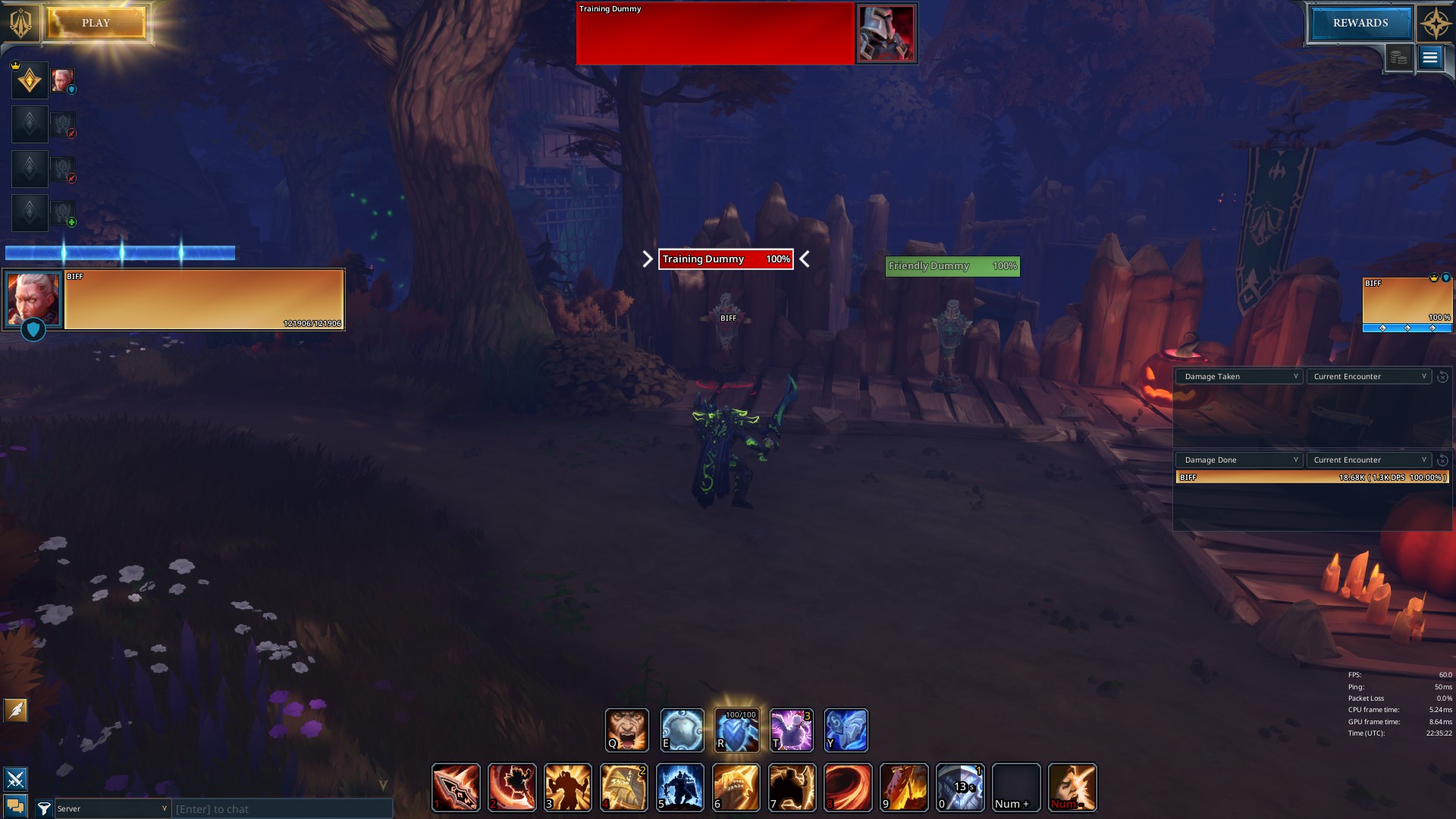Select the Q ability with the screaming face icon

(x=626, y=730)
